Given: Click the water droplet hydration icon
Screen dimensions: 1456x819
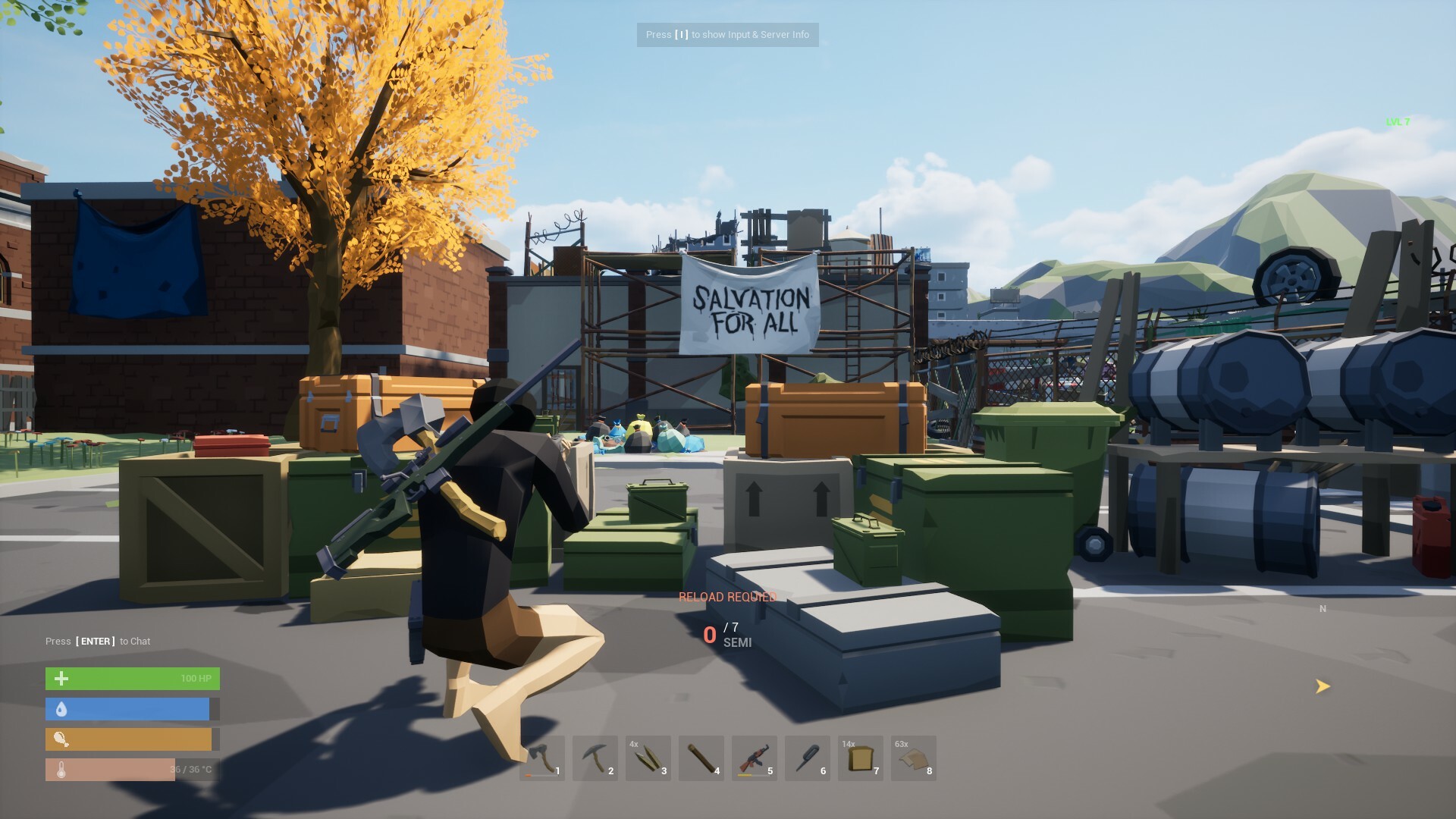Looking at the screenshot, I should point(61,708).
